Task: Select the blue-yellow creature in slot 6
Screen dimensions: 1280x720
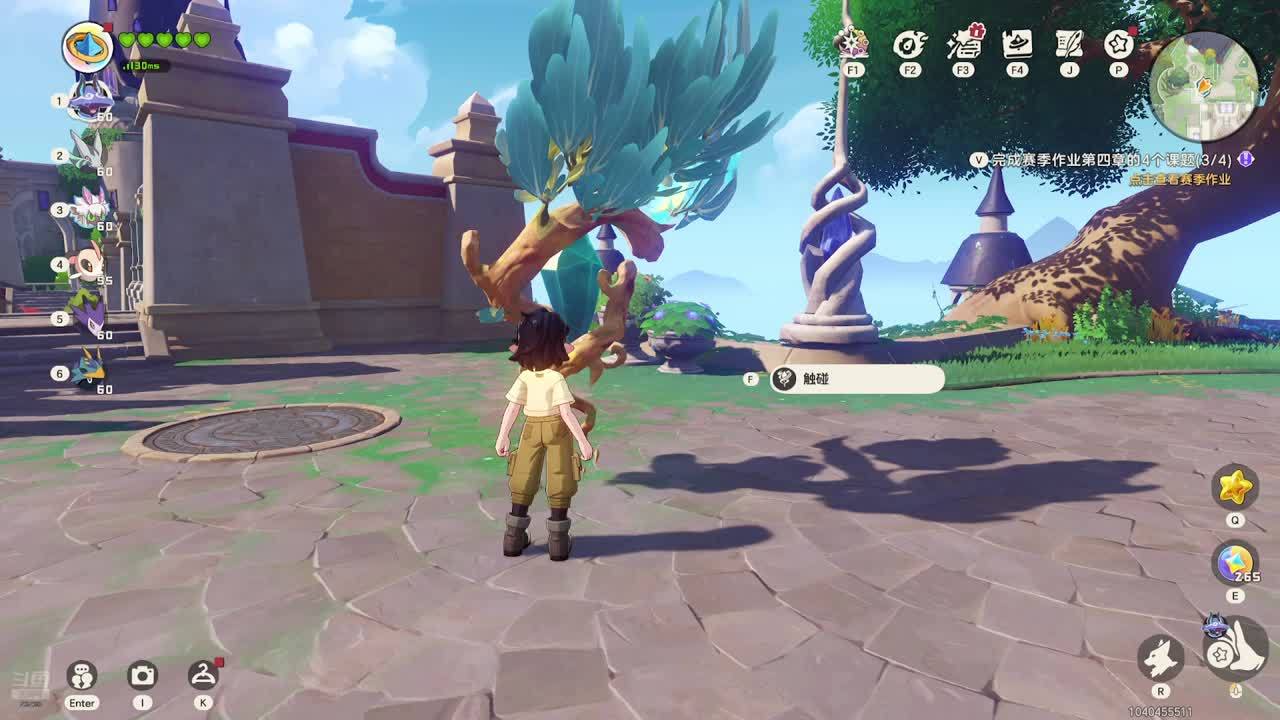Action: [88, 370]
